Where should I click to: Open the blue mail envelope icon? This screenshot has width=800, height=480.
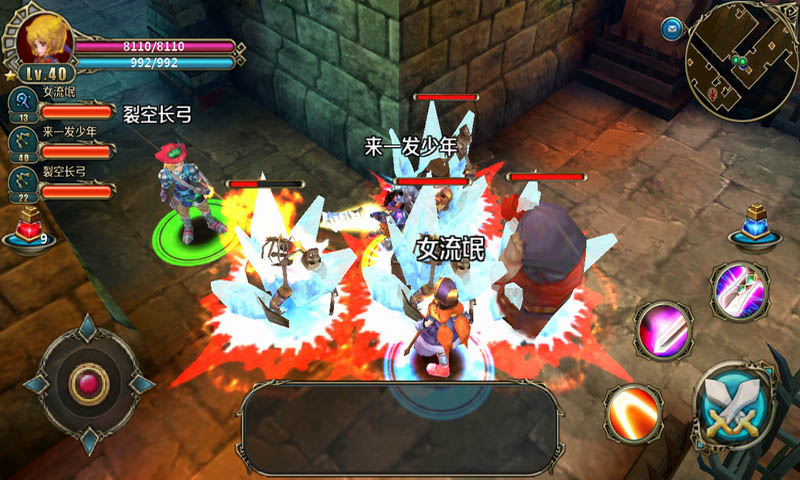[670, 27]
